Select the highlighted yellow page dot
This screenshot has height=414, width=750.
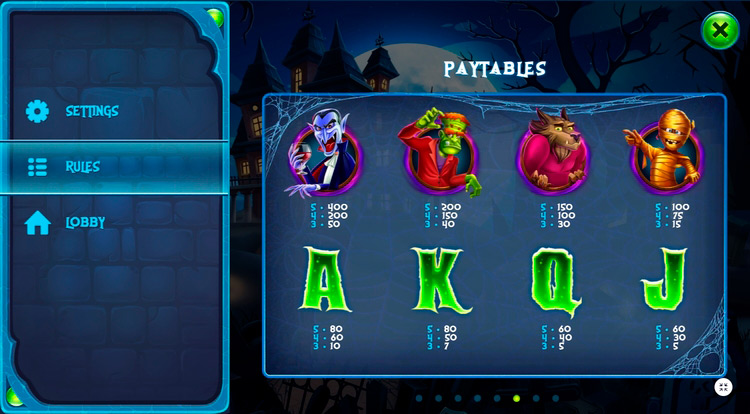pyautogui.click(x=516, y=398)
